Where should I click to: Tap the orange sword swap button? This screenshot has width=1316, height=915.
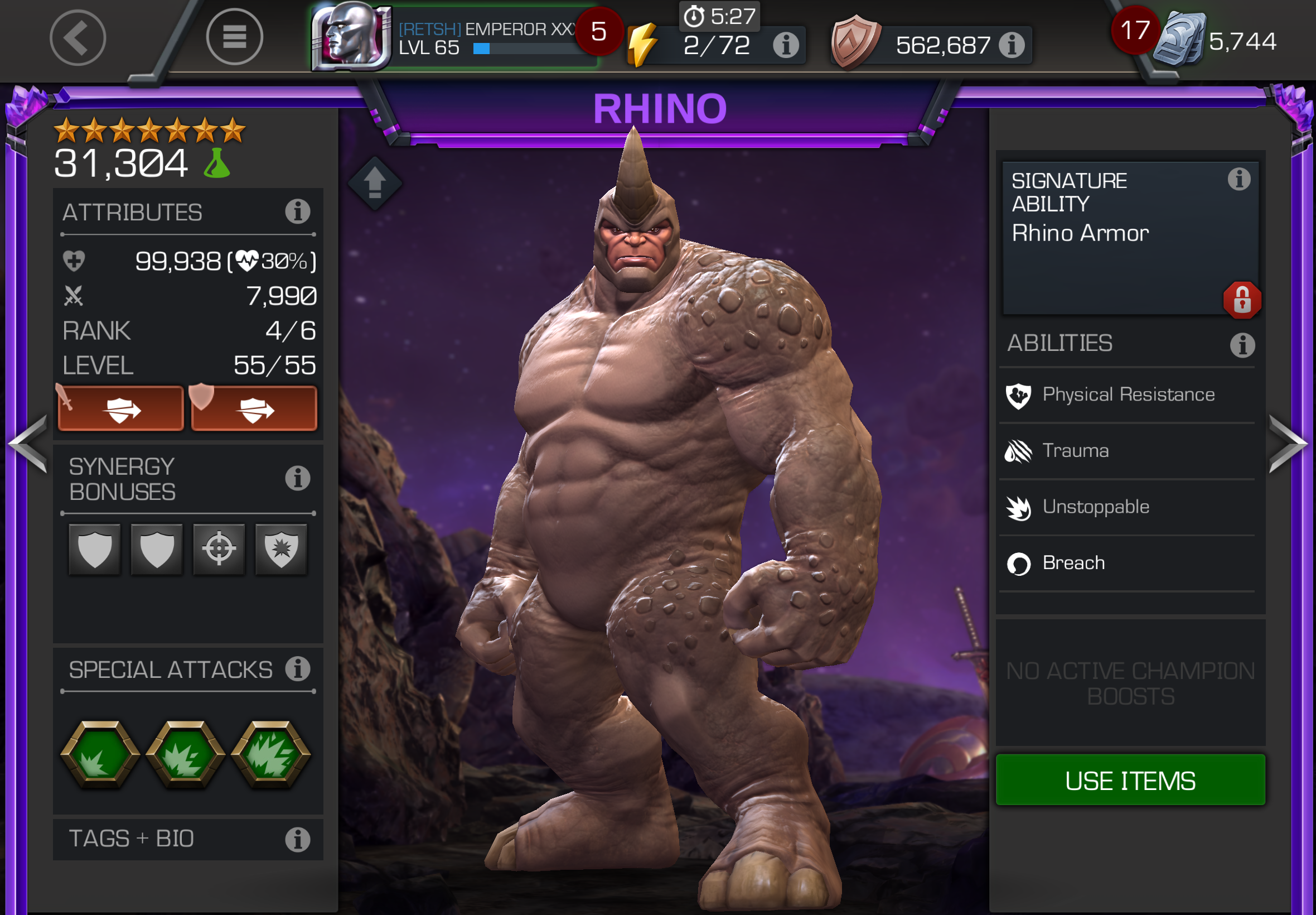[x=121, y=409]
